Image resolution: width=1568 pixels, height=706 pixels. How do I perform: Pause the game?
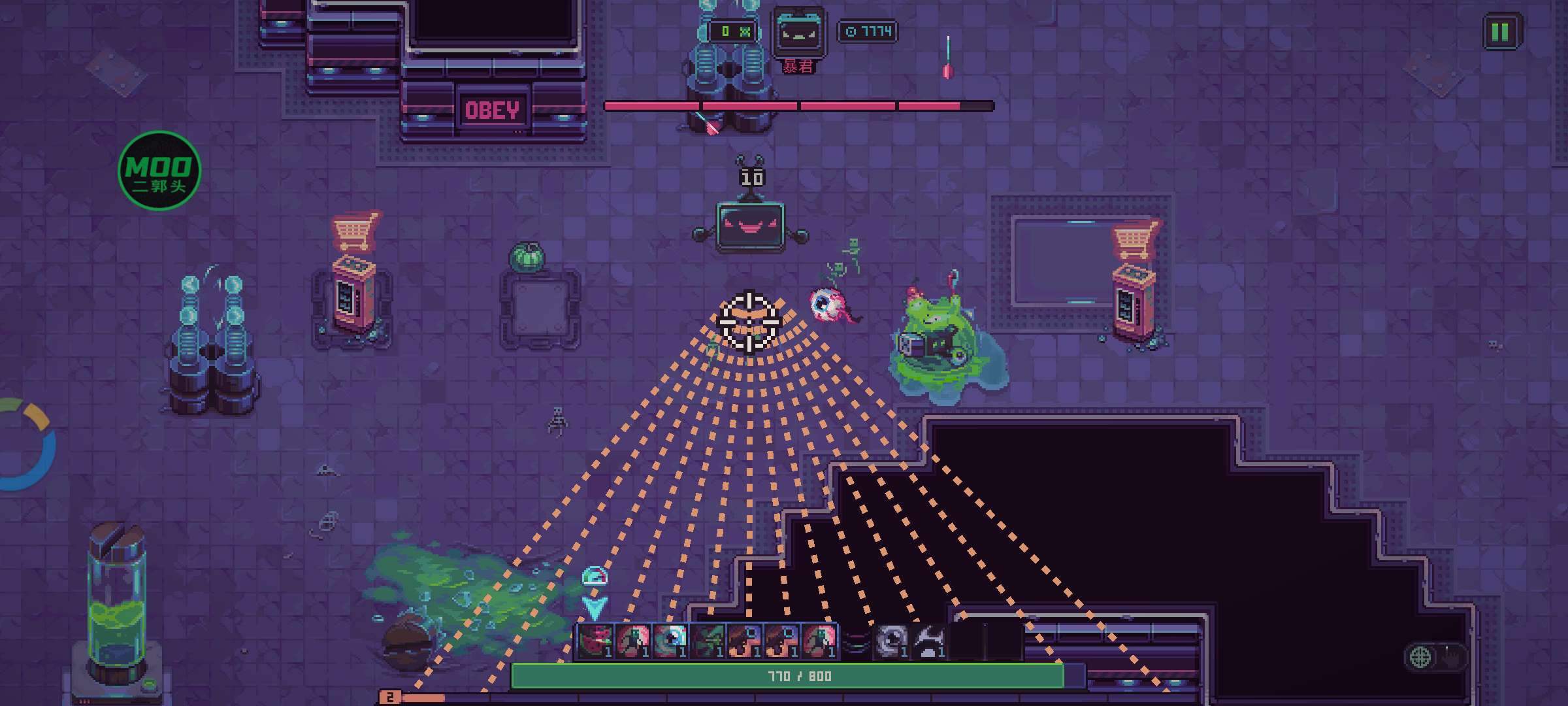(x=1500, y=31)
